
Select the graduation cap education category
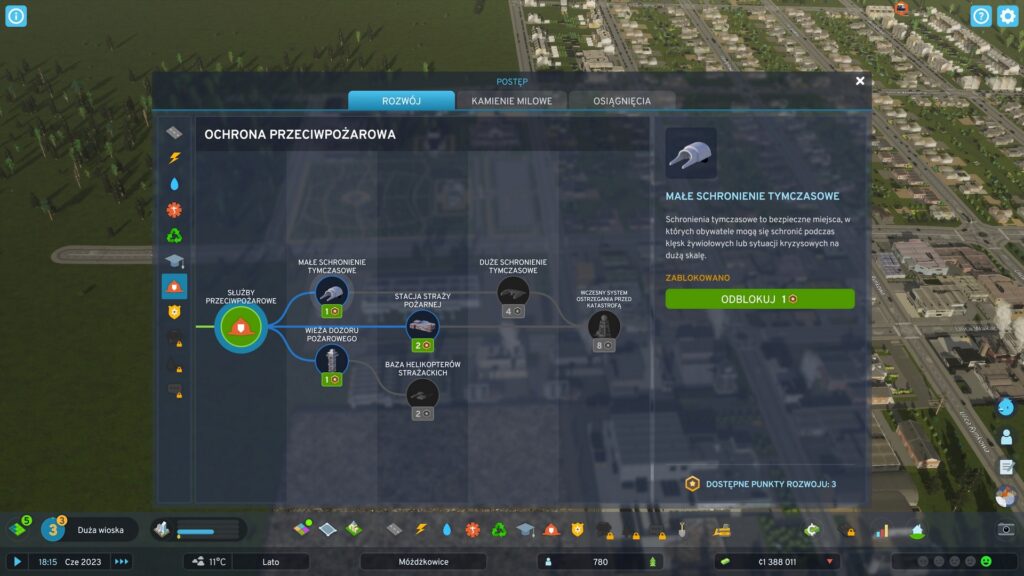[x=174, y=262]
